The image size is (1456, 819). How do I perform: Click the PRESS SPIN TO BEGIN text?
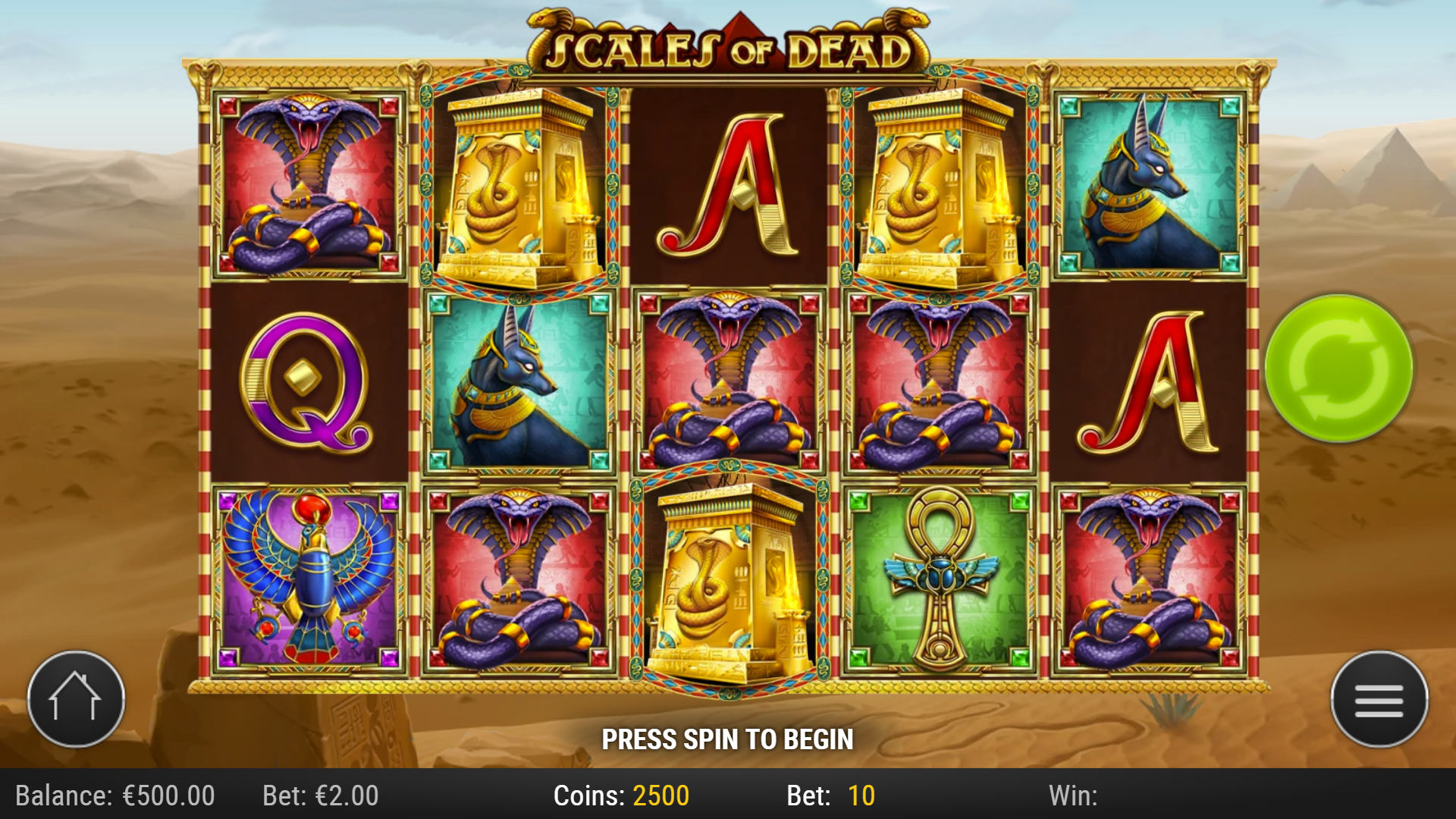click(728, 737)
